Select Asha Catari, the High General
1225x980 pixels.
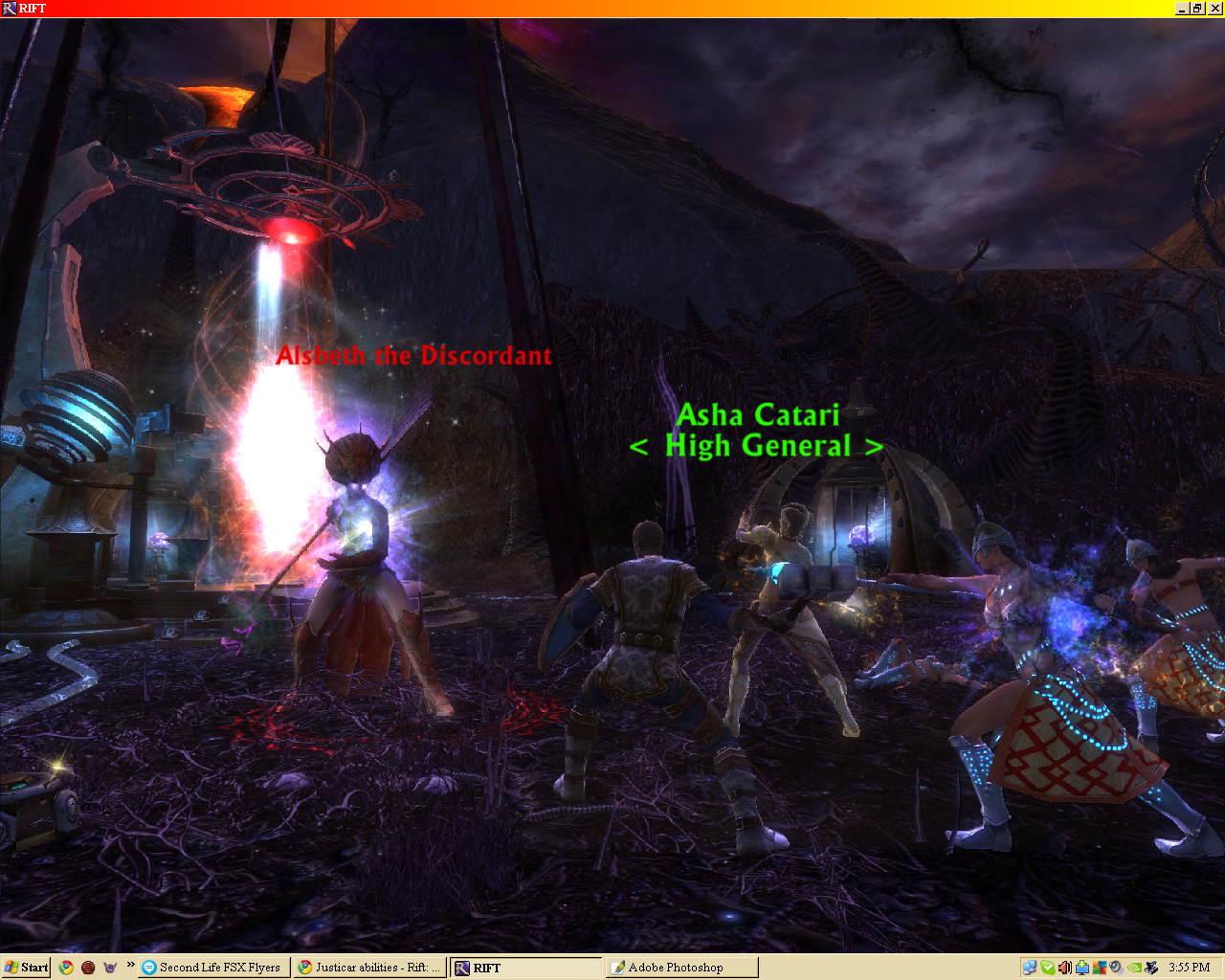tap(759, 415)
